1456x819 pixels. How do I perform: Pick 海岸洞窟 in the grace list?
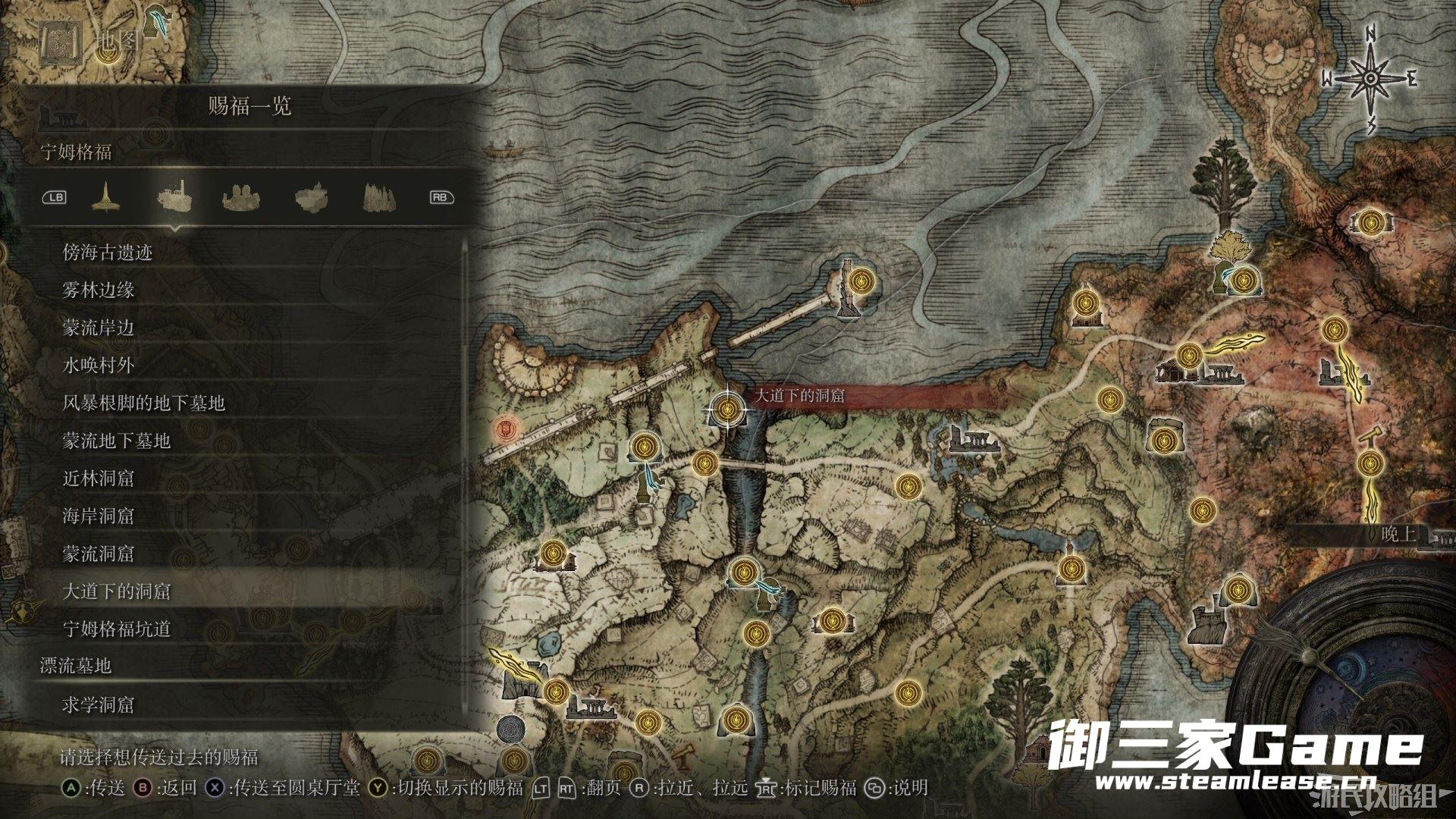99,516
